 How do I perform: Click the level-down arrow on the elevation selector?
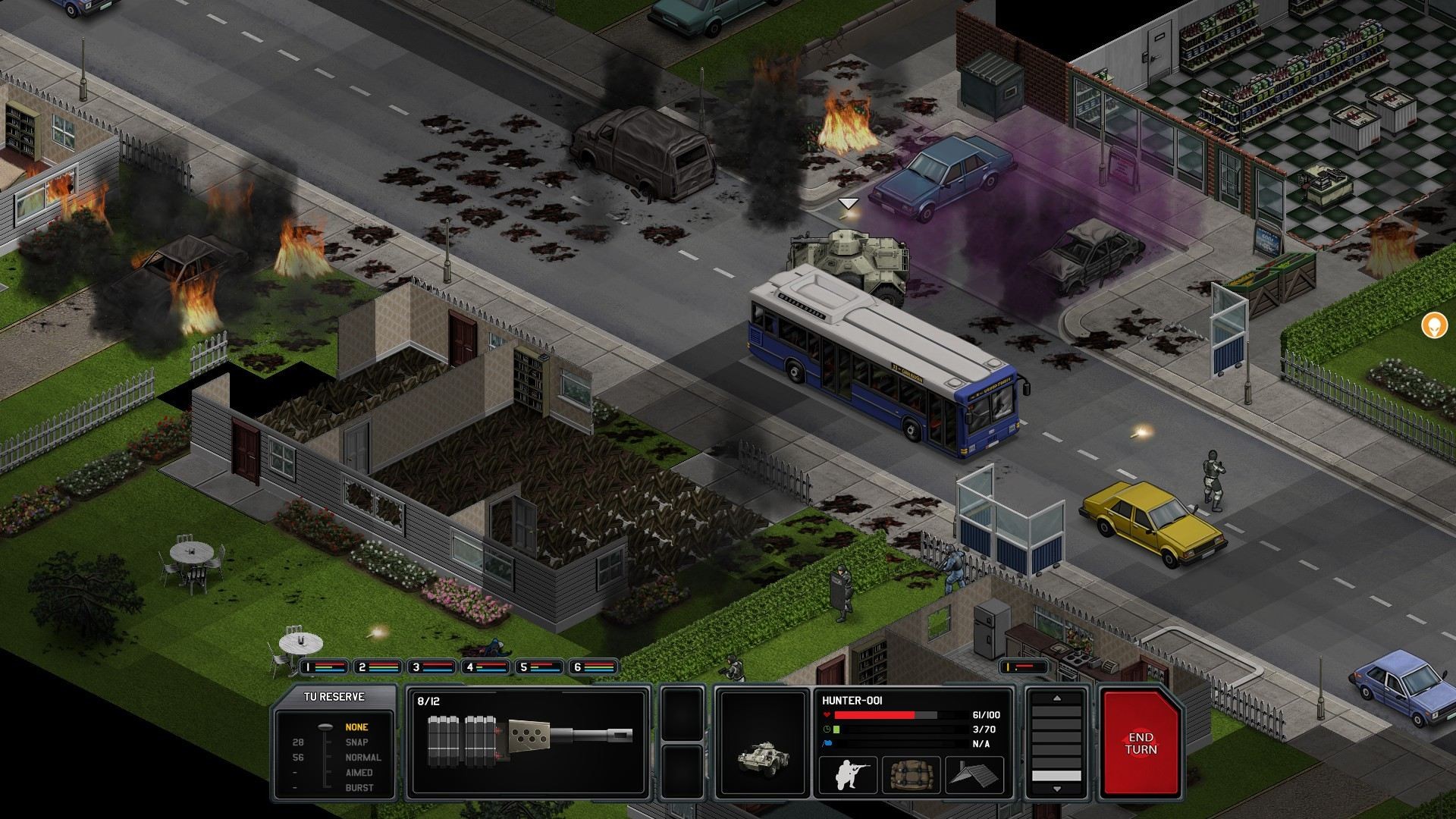click(1057, 789)
